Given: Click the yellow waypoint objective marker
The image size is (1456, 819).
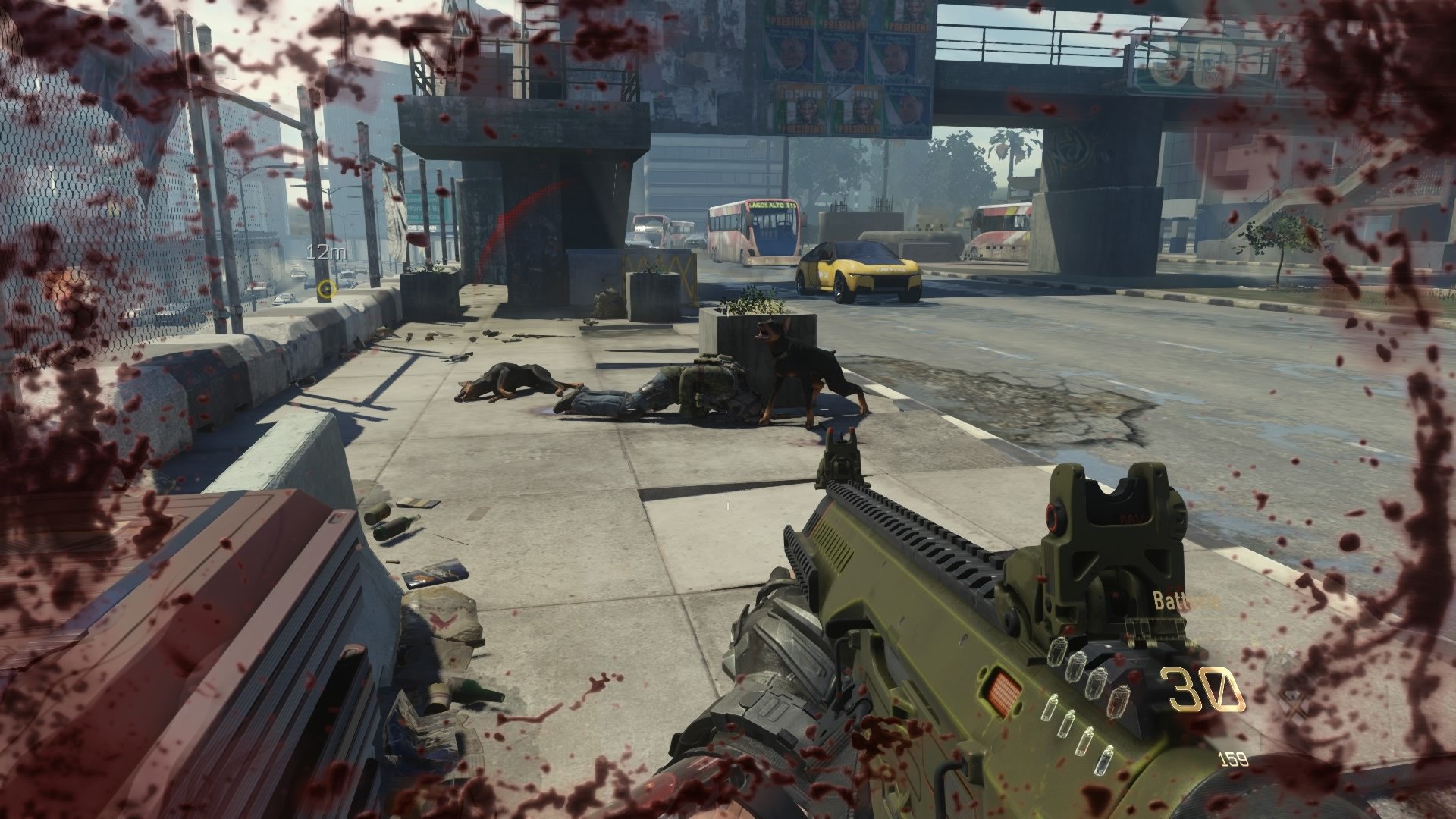Looking at the screenshot, I should pos(325,290).
